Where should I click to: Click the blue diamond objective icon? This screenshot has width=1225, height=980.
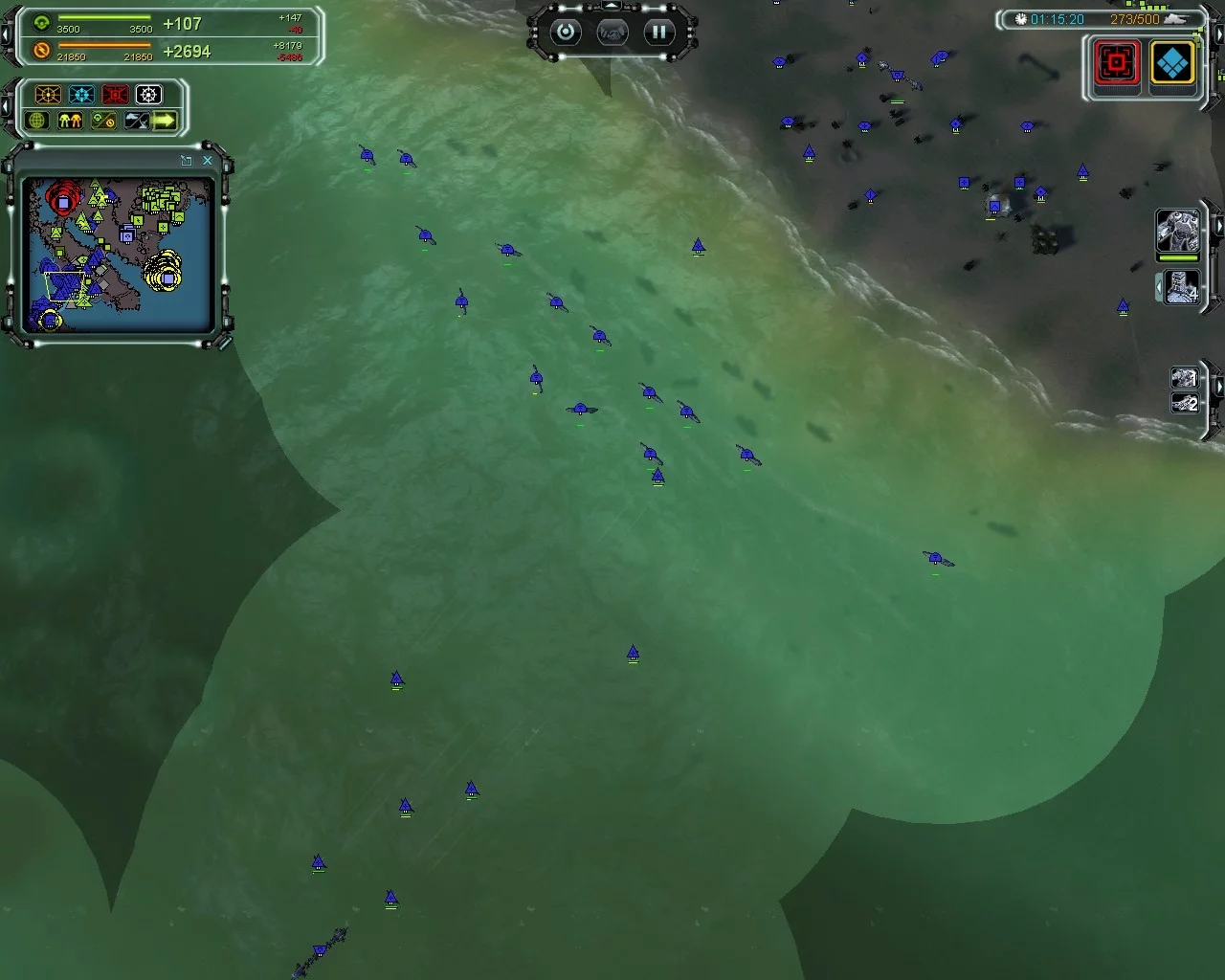coord(1172,64)
